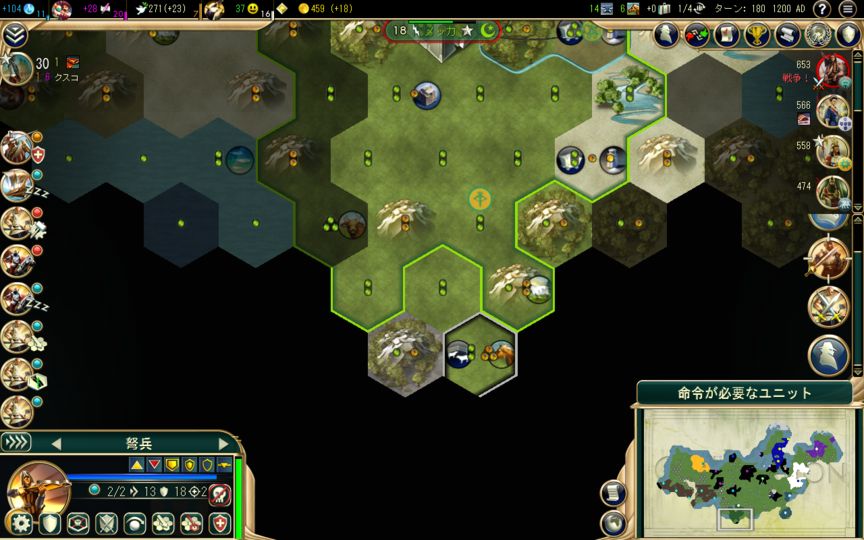
Task: Open the main menu button
Action: (x=849, y=9)
